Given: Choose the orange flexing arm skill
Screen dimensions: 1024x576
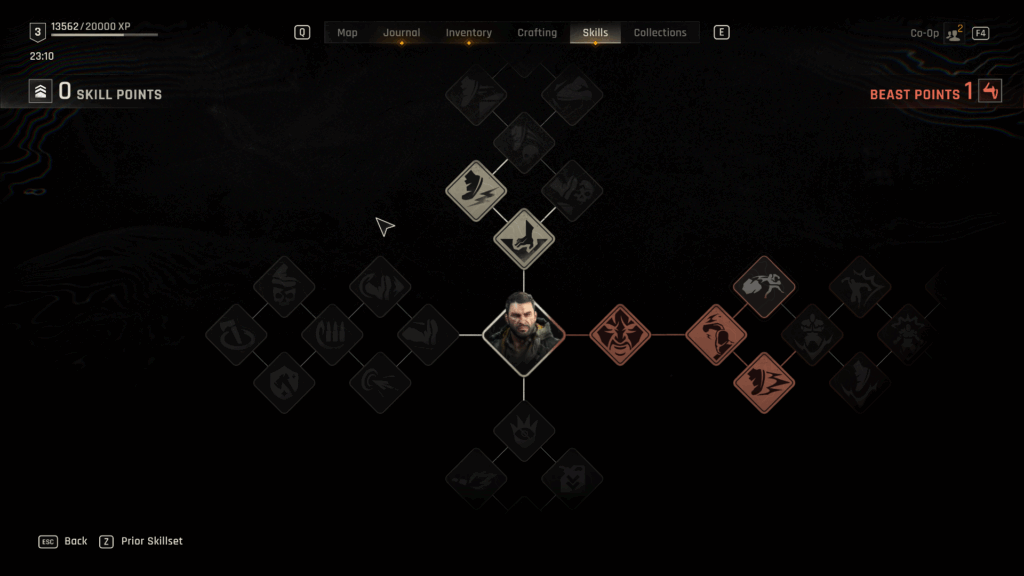Looking at the screenshot, I should point(716,334).
